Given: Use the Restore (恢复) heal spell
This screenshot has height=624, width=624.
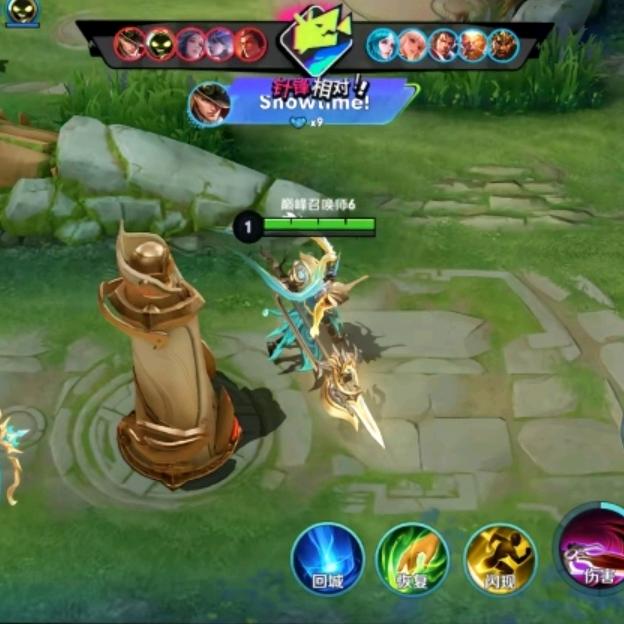Looking at the screenshot, I should coord(412,558).
